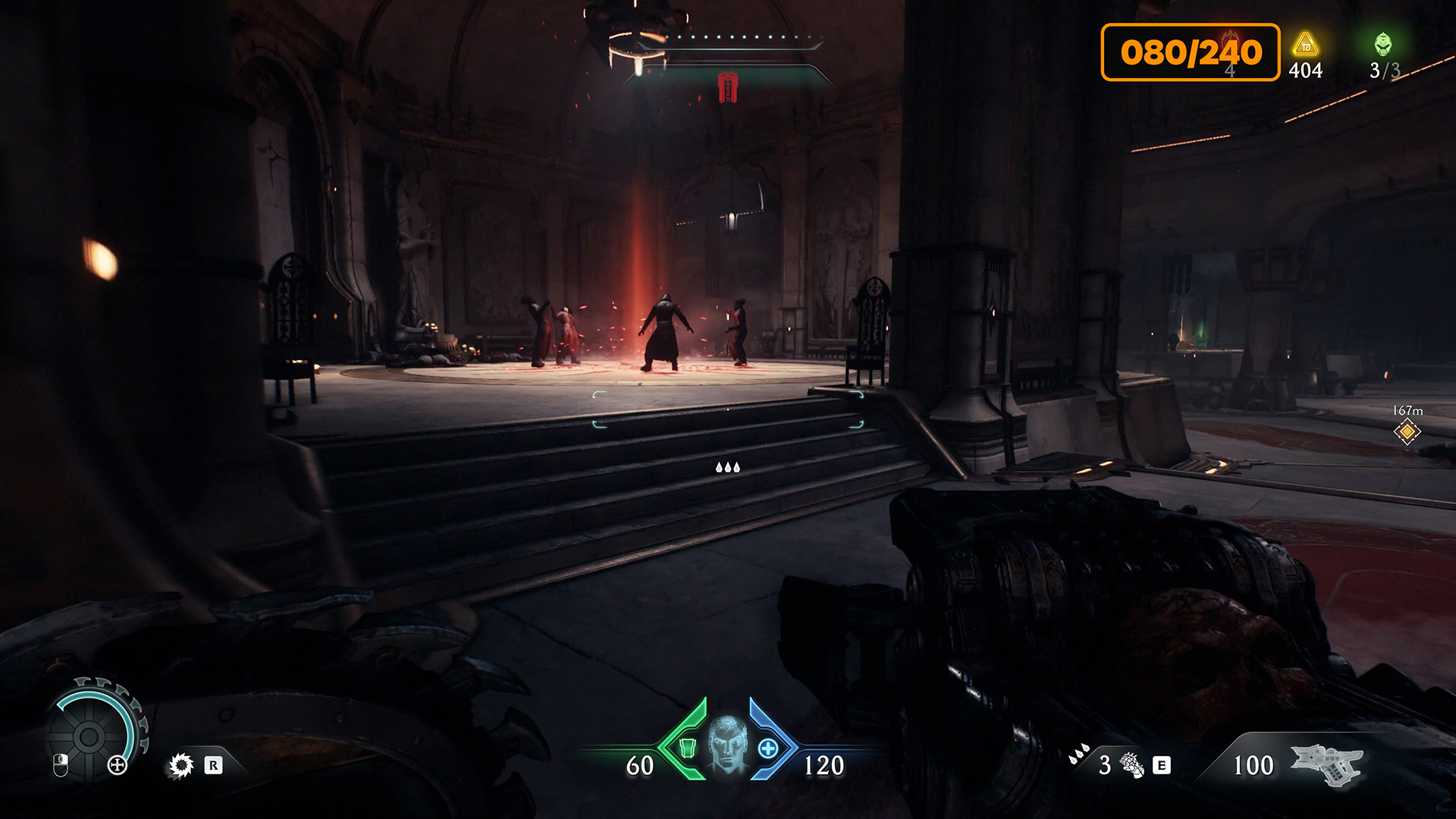Click the gold currency triangle icon

[1305, 45]
